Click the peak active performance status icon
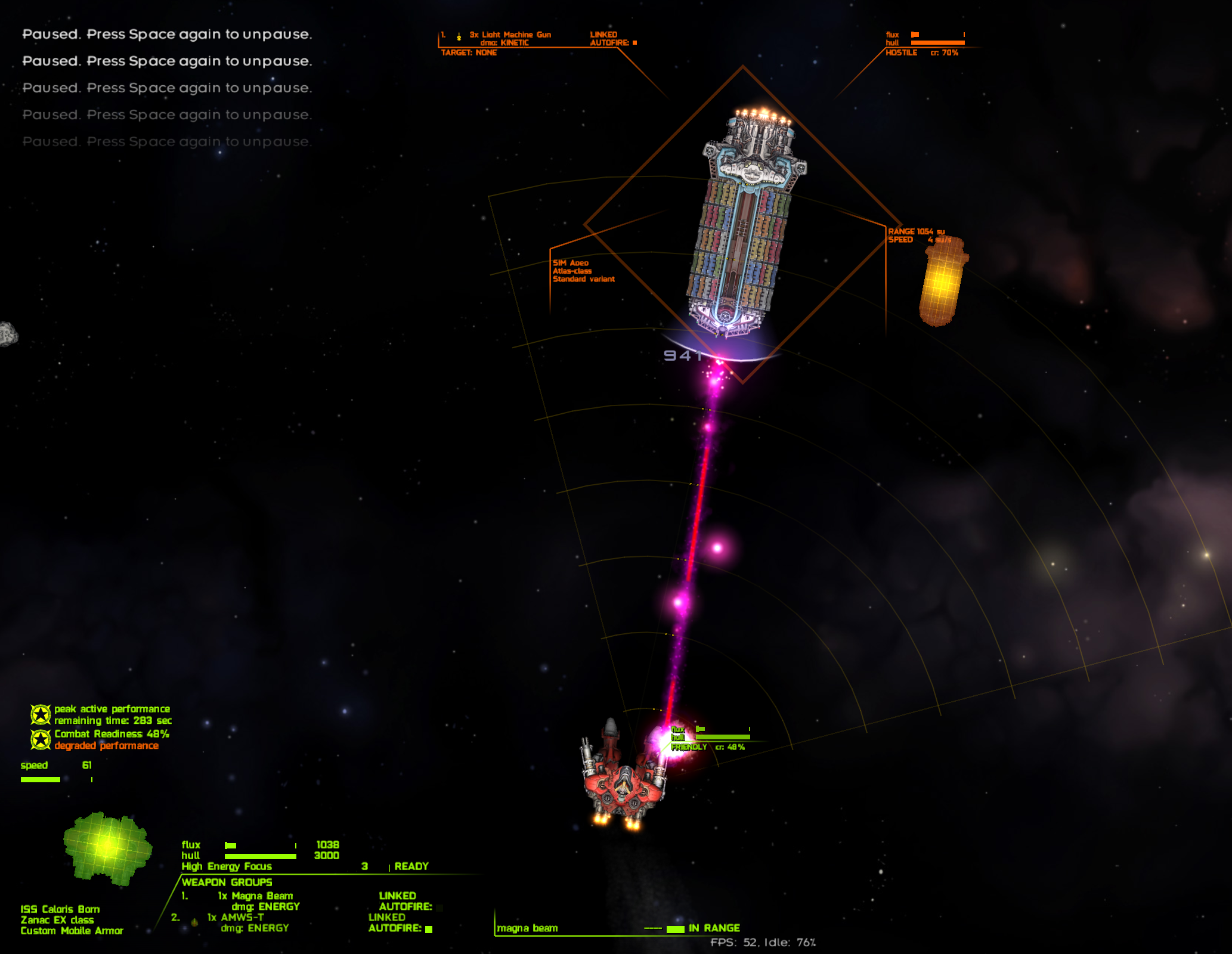The height and width of the screenshot is (954, 1232). click(41, 714)
